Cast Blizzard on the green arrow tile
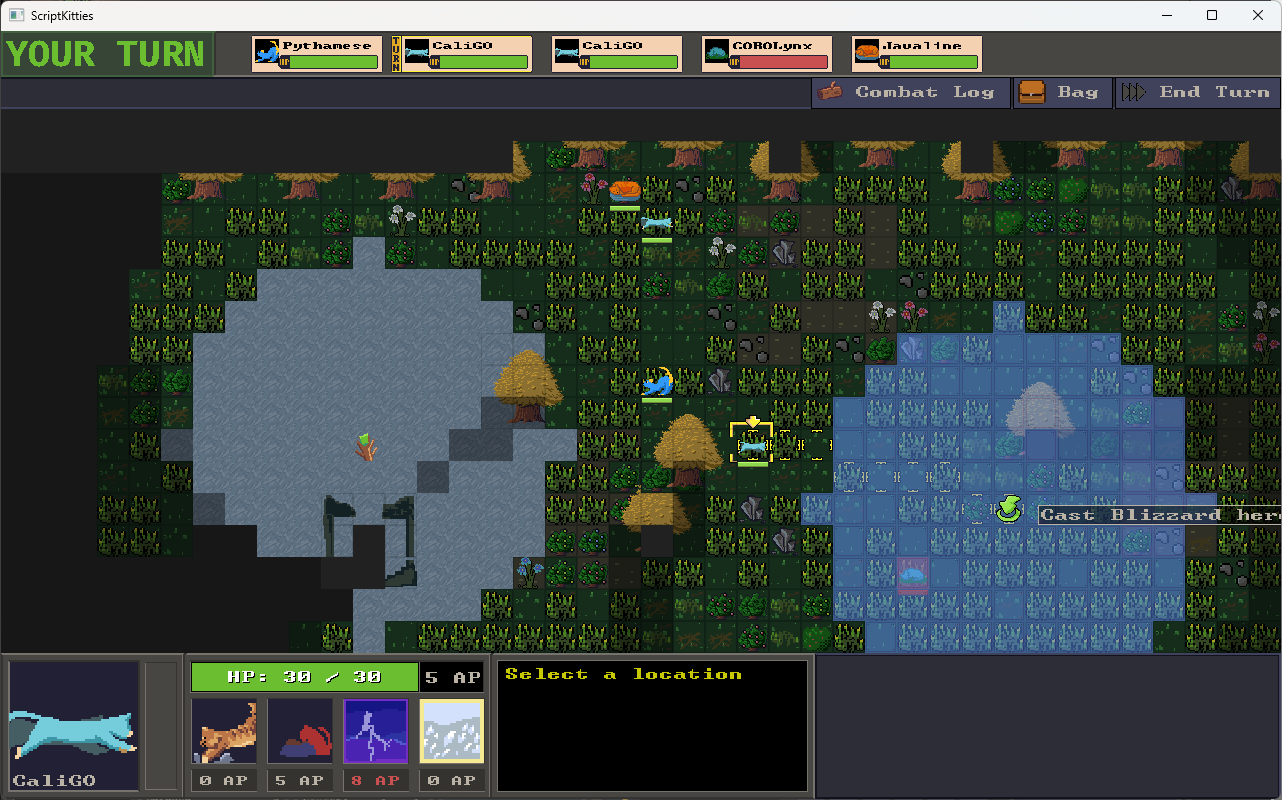The height and width of the screenshot is (800, 1282). coord(1008,511)
